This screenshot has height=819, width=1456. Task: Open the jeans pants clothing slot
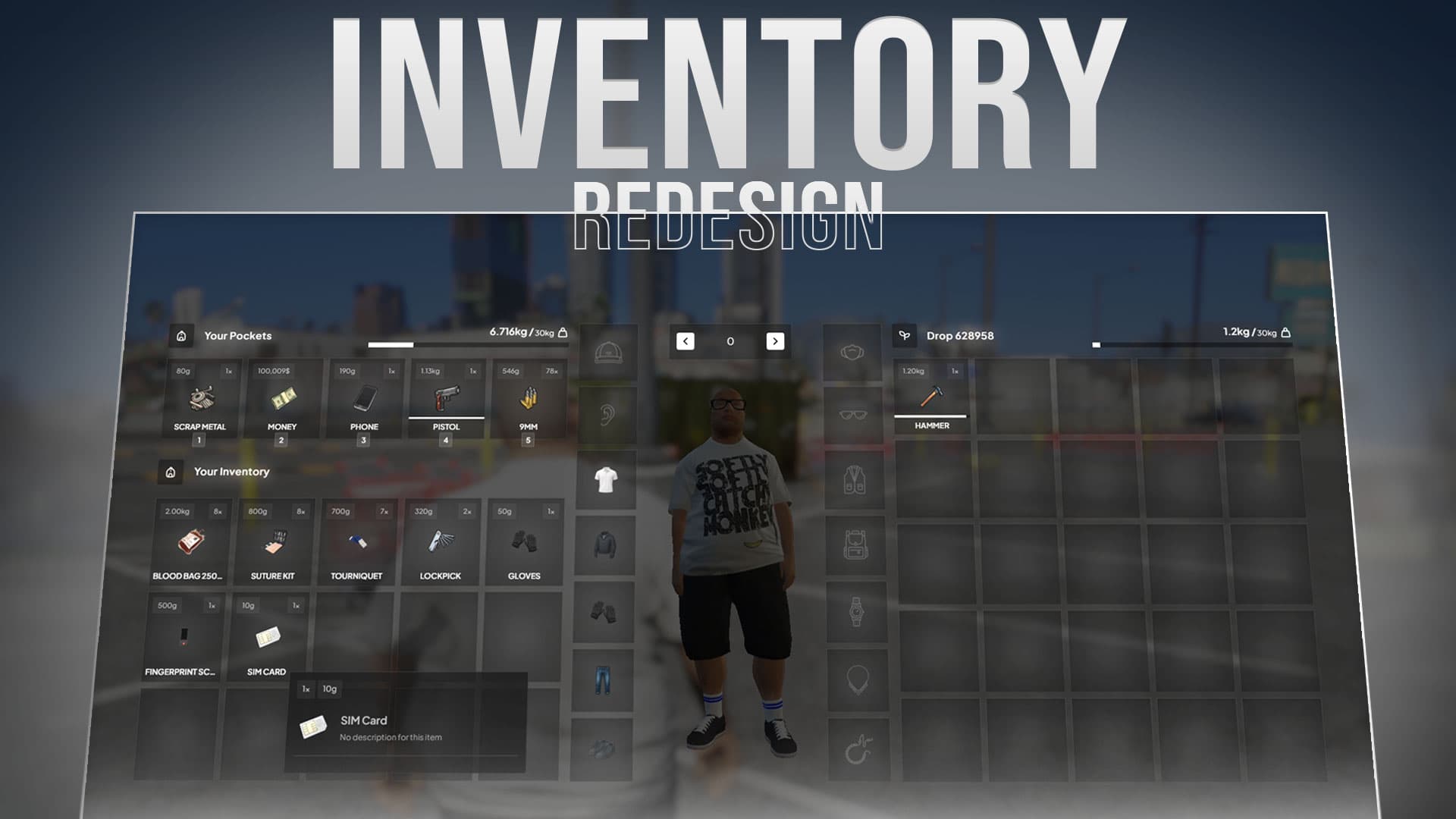click(x=603, y=680)
